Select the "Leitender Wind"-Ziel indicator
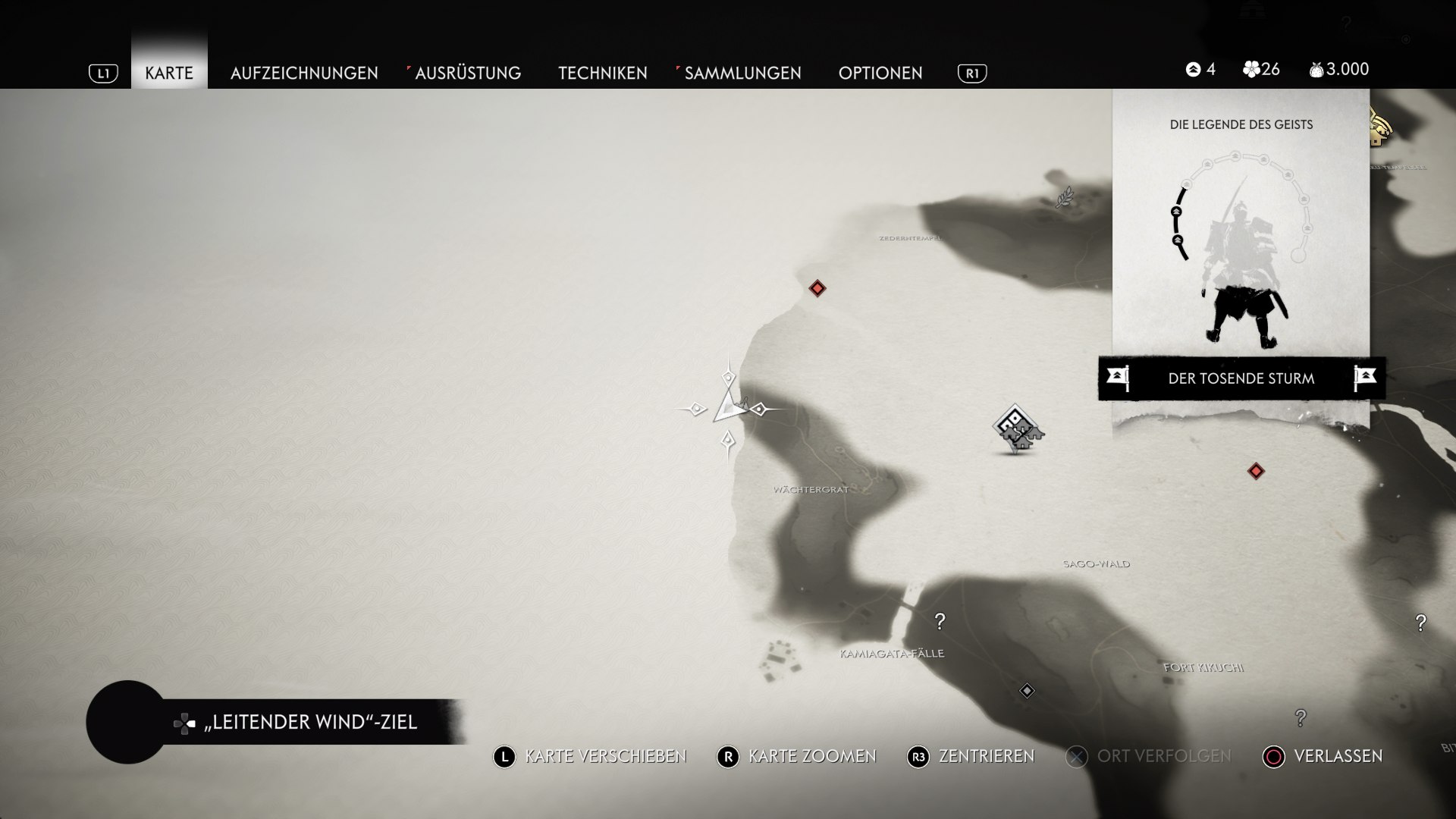The width and height of the screenshot is (1456, 819). click(x=310, y=722)
